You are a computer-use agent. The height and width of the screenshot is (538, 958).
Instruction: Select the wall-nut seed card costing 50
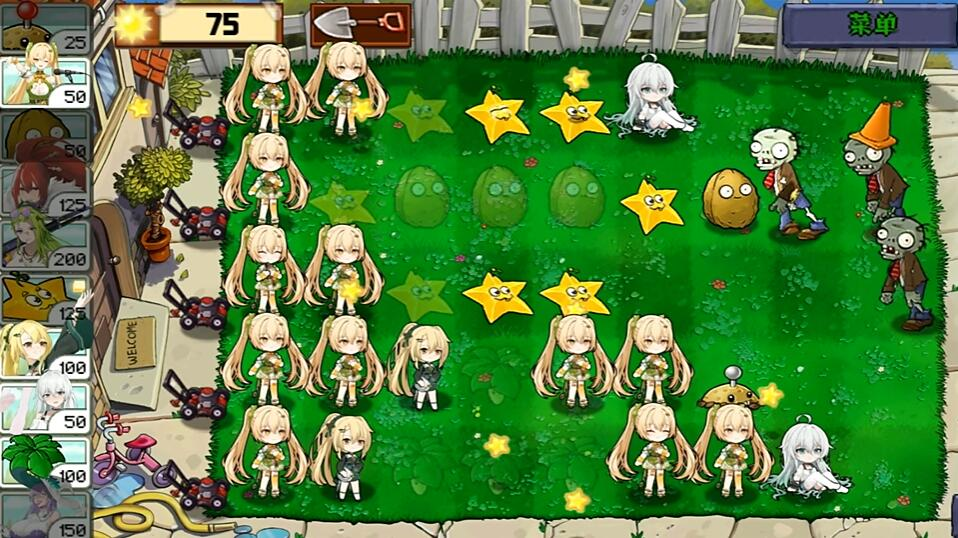click(45, 135)
